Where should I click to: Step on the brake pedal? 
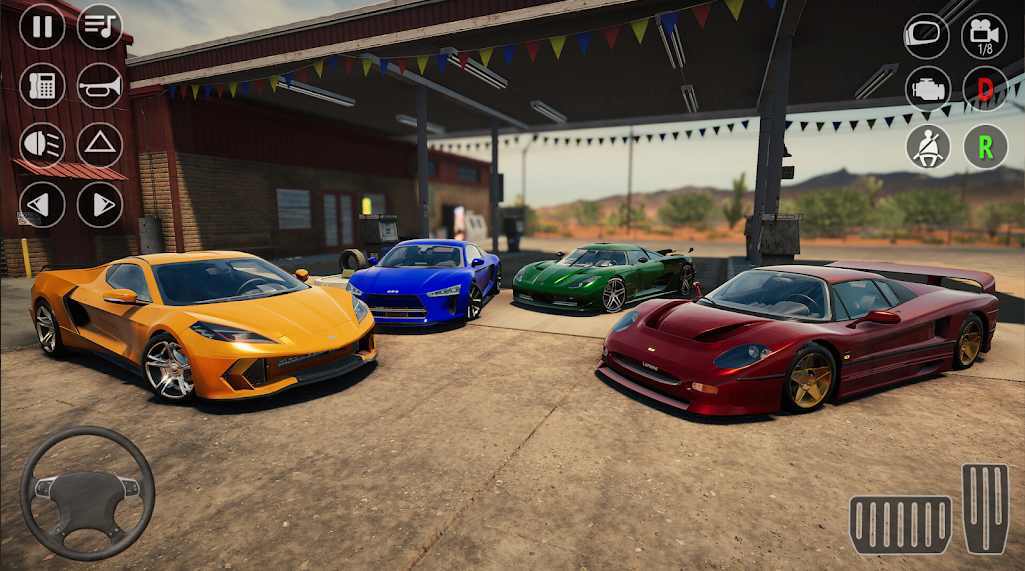click(901, 524)
